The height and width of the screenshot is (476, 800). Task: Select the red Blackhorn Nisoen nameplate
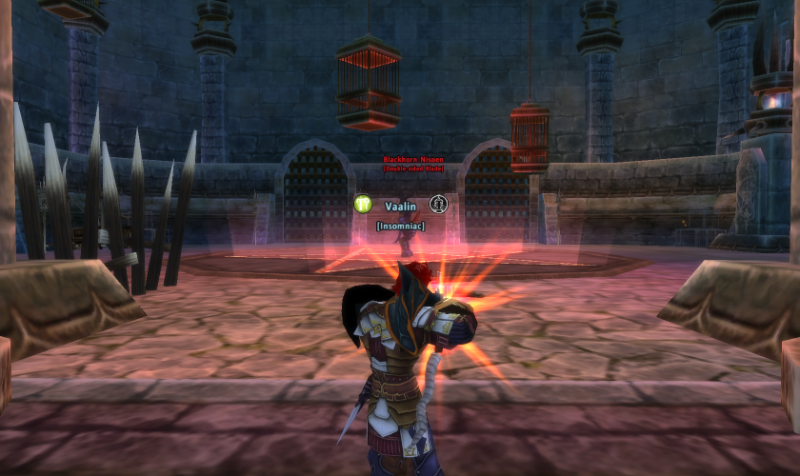click(x=406, y=160)
